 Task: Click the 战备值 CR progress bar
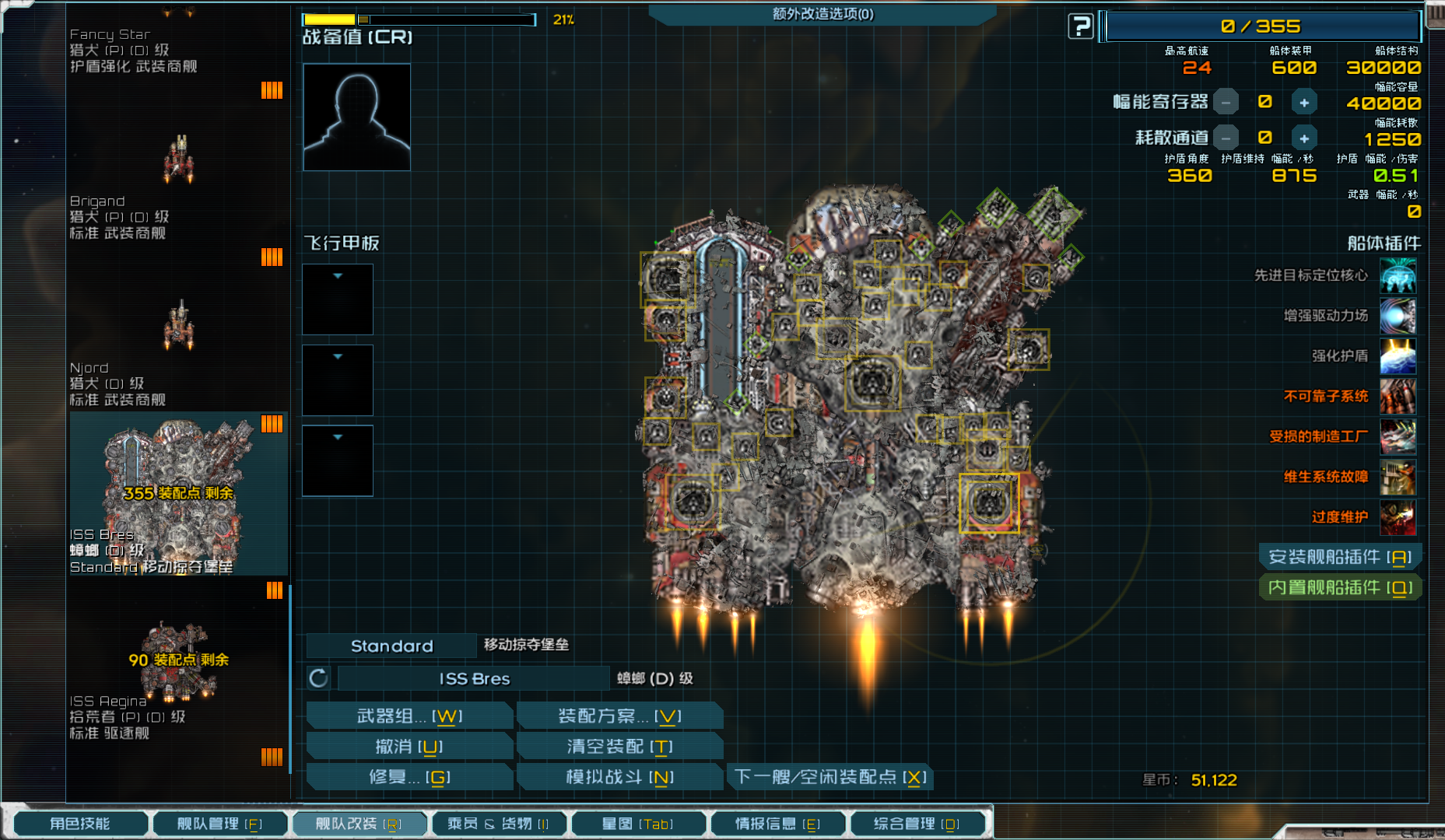(420, 19)
